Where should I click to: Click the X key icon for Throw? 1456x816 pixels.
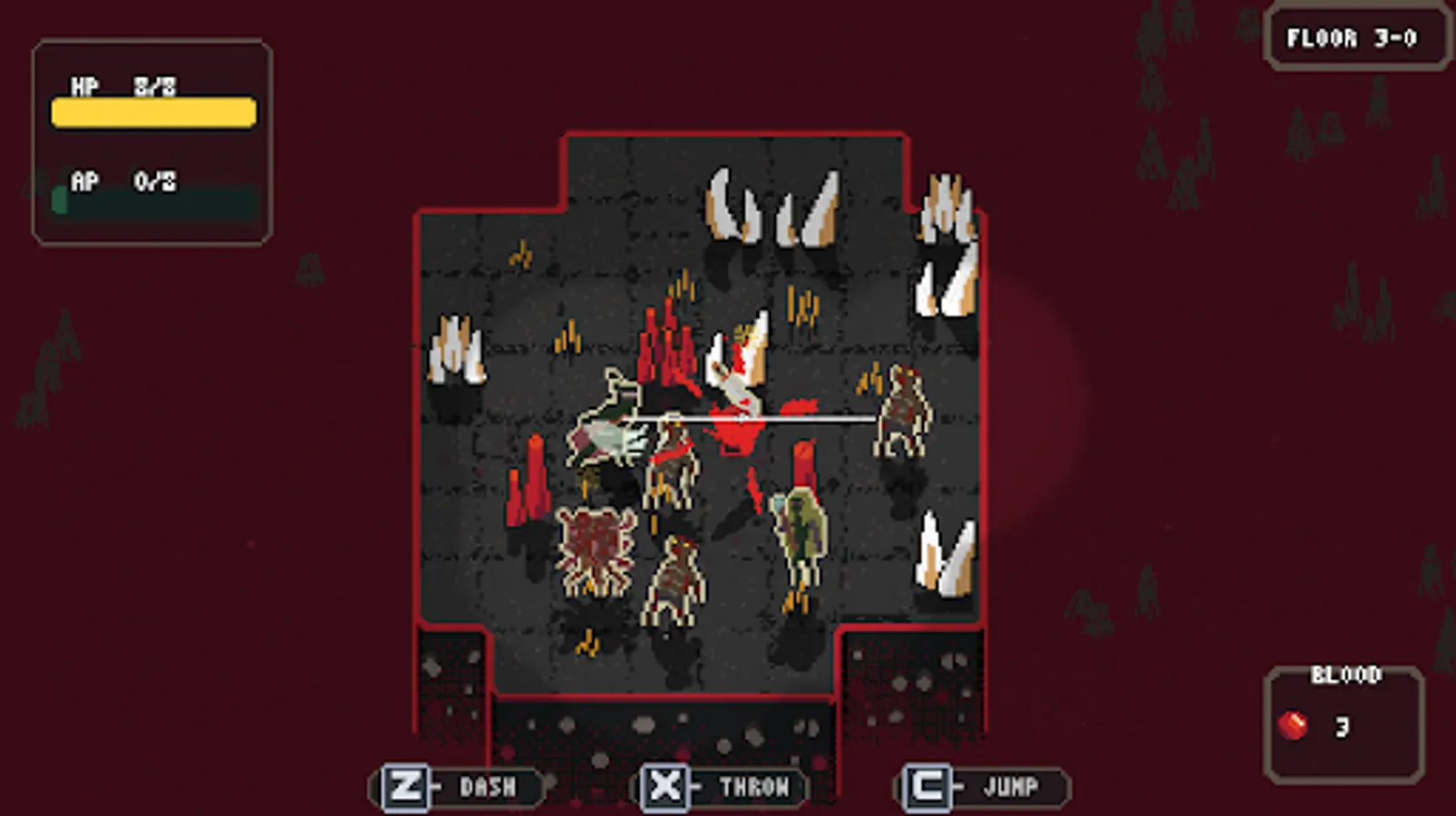coord(666,786)
